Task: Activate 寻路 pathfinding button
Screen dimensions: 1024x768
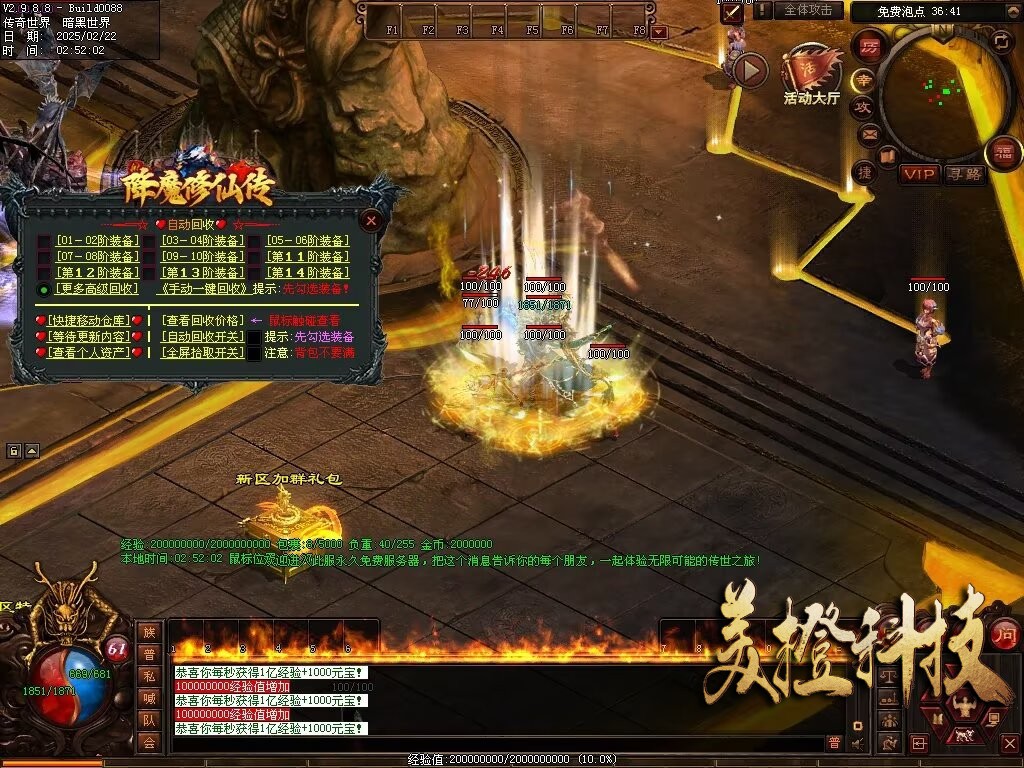Action: 965,174
